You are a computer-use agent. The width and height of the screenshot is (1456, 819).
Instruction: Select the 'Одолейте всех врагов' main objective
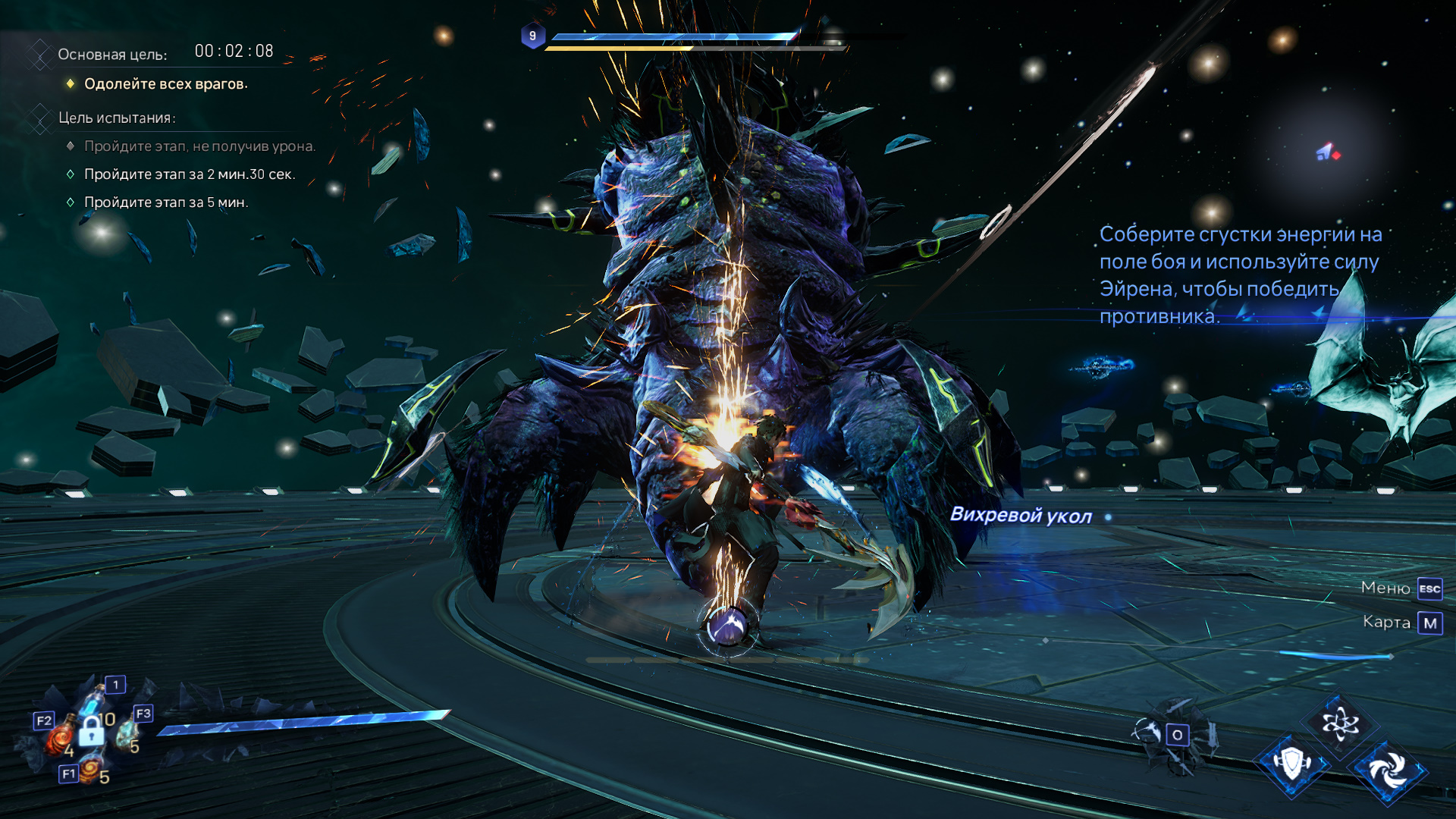click(x=165, y=84)
